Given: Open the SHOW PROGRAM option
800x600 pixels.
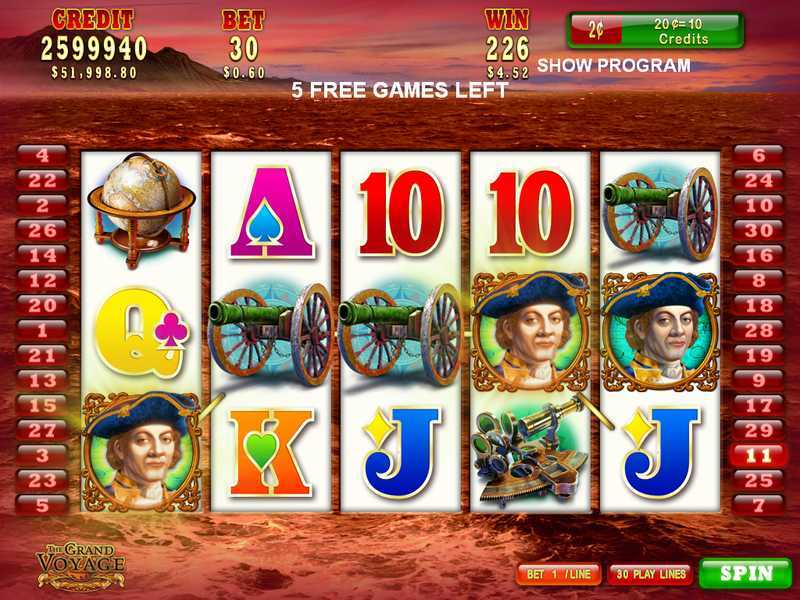Looking at the screenshot, I should tap(613, 66).
